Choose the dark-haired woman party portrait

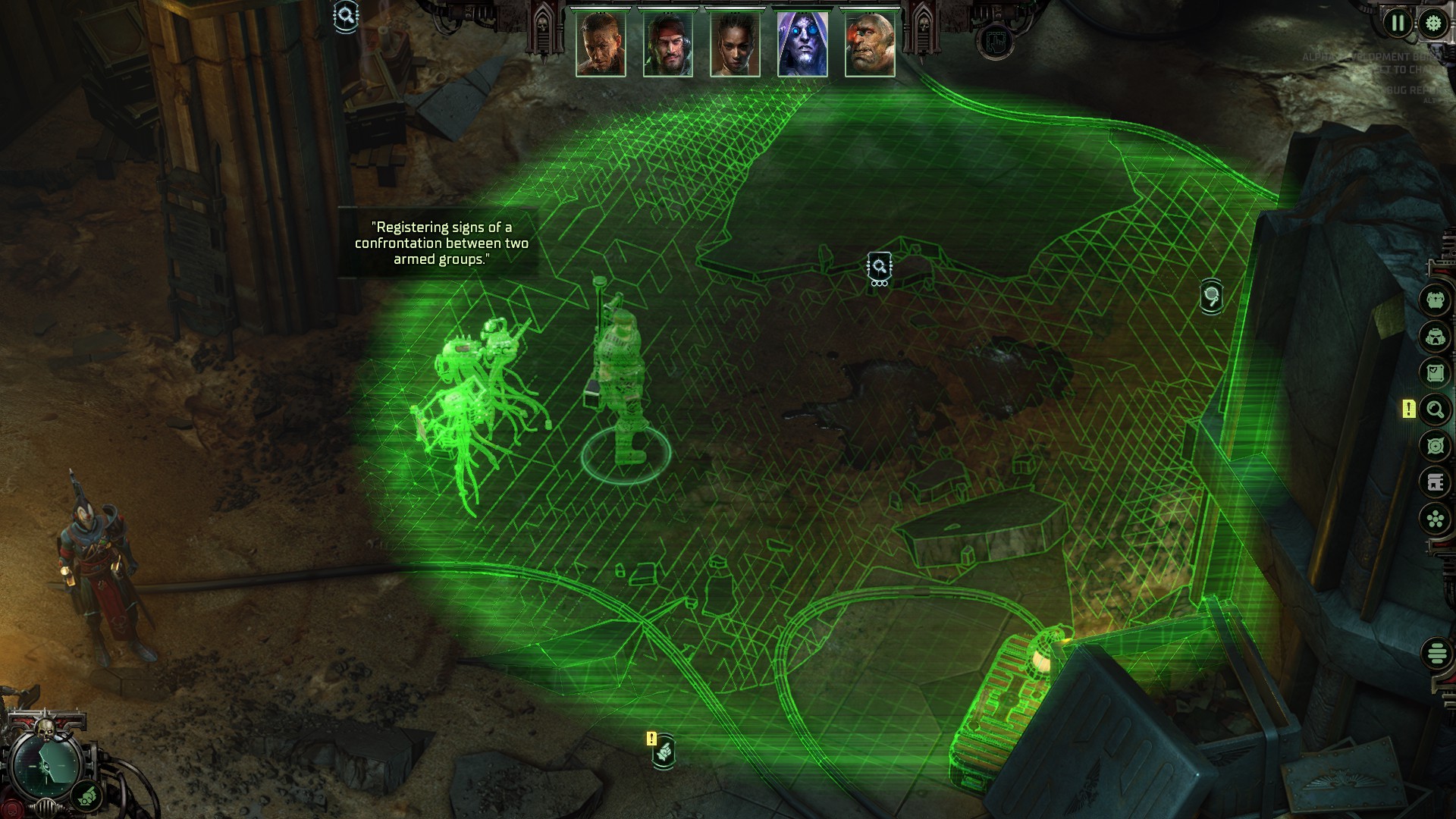coord(735,44)
